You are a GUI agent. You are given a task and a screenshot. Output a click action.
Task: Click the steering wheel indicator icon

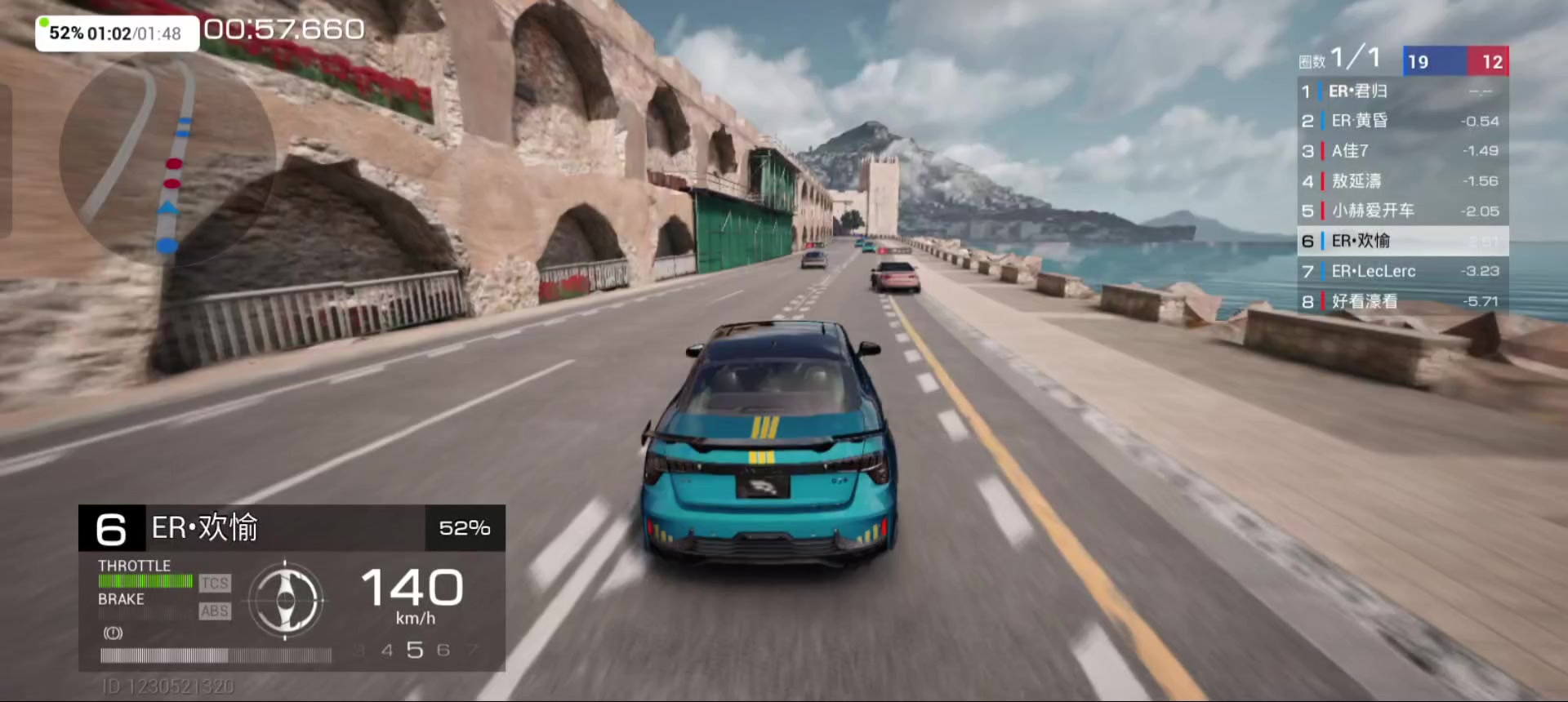[285, 601]
